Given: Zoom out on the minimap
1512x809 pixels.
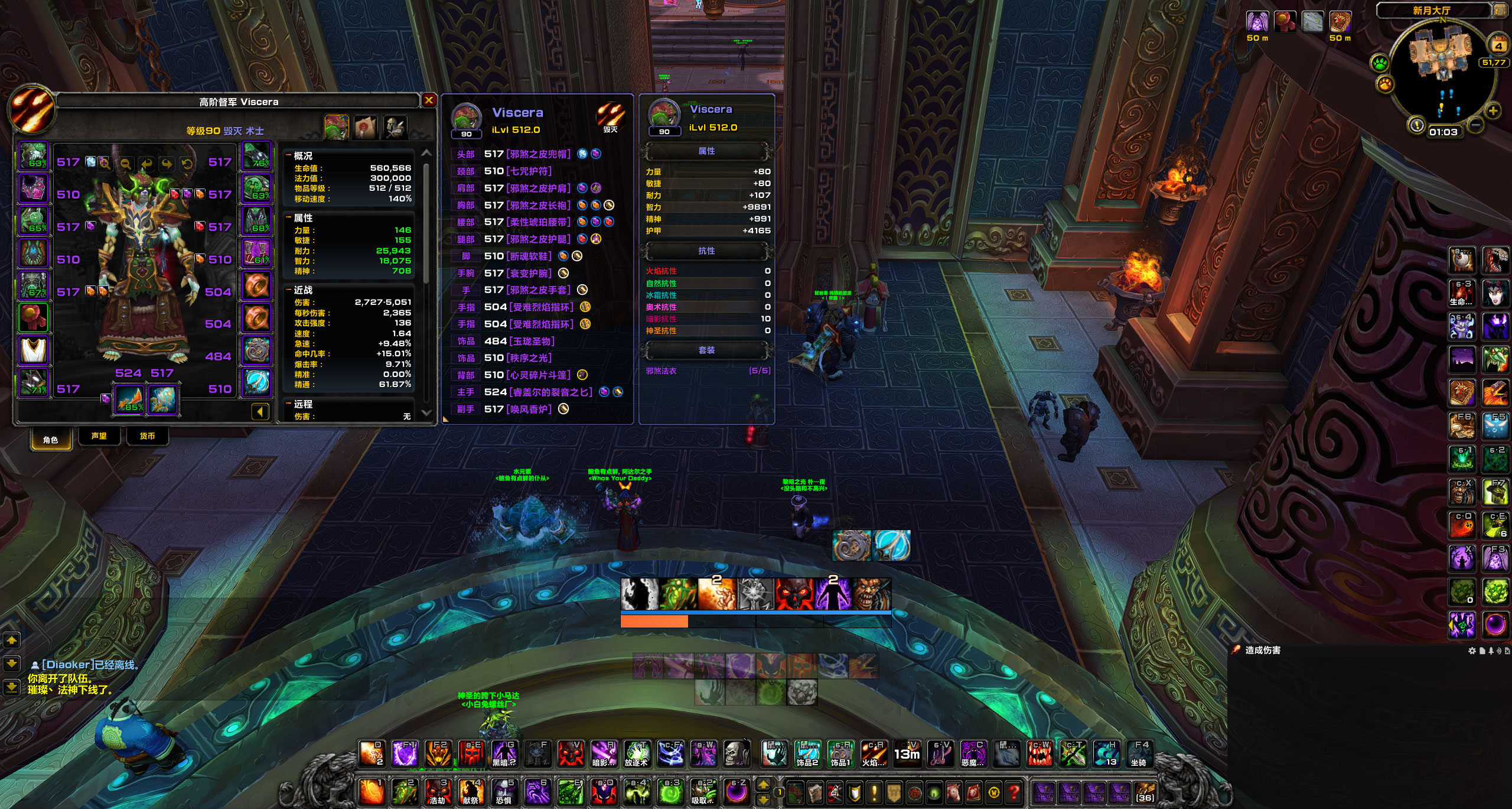Looking at the screenshot, I should click(1475, 125).
